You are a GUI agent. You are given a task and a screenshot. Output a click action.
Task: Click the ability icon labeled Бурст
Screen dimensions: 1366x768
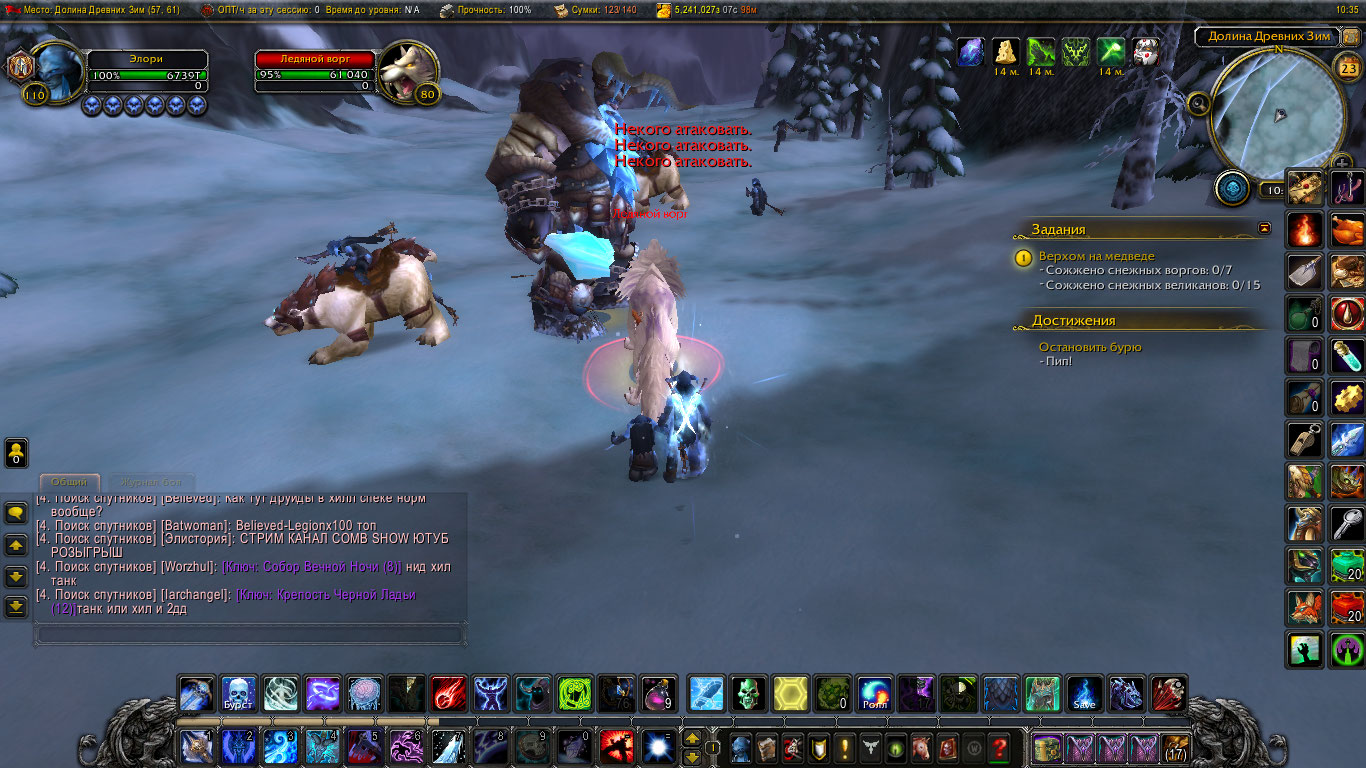pos(238,693)
